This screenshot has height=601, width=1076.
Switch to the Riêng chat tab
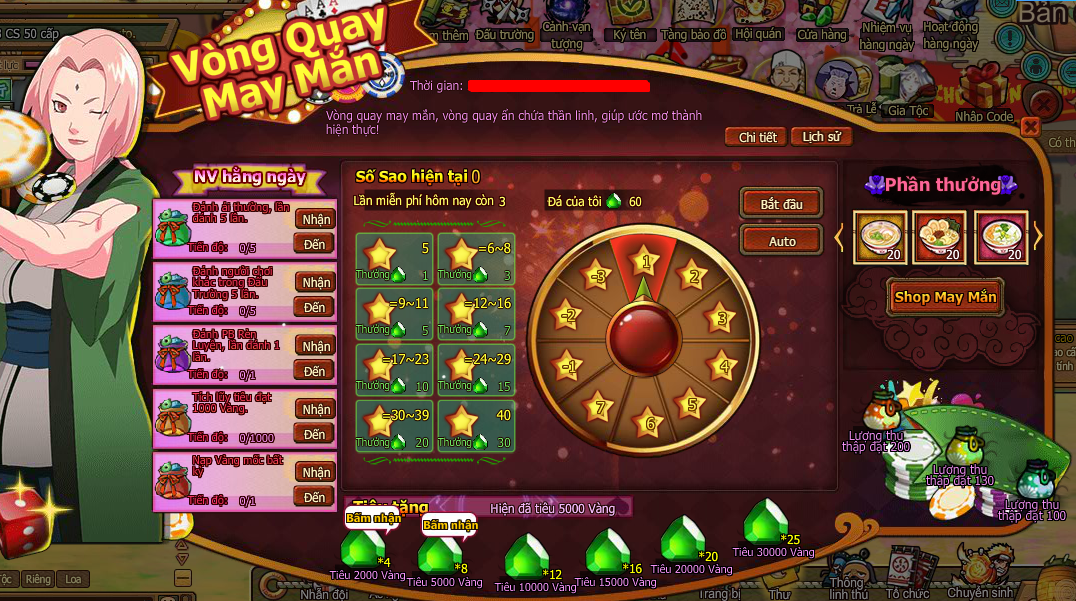tap(38, 579)
